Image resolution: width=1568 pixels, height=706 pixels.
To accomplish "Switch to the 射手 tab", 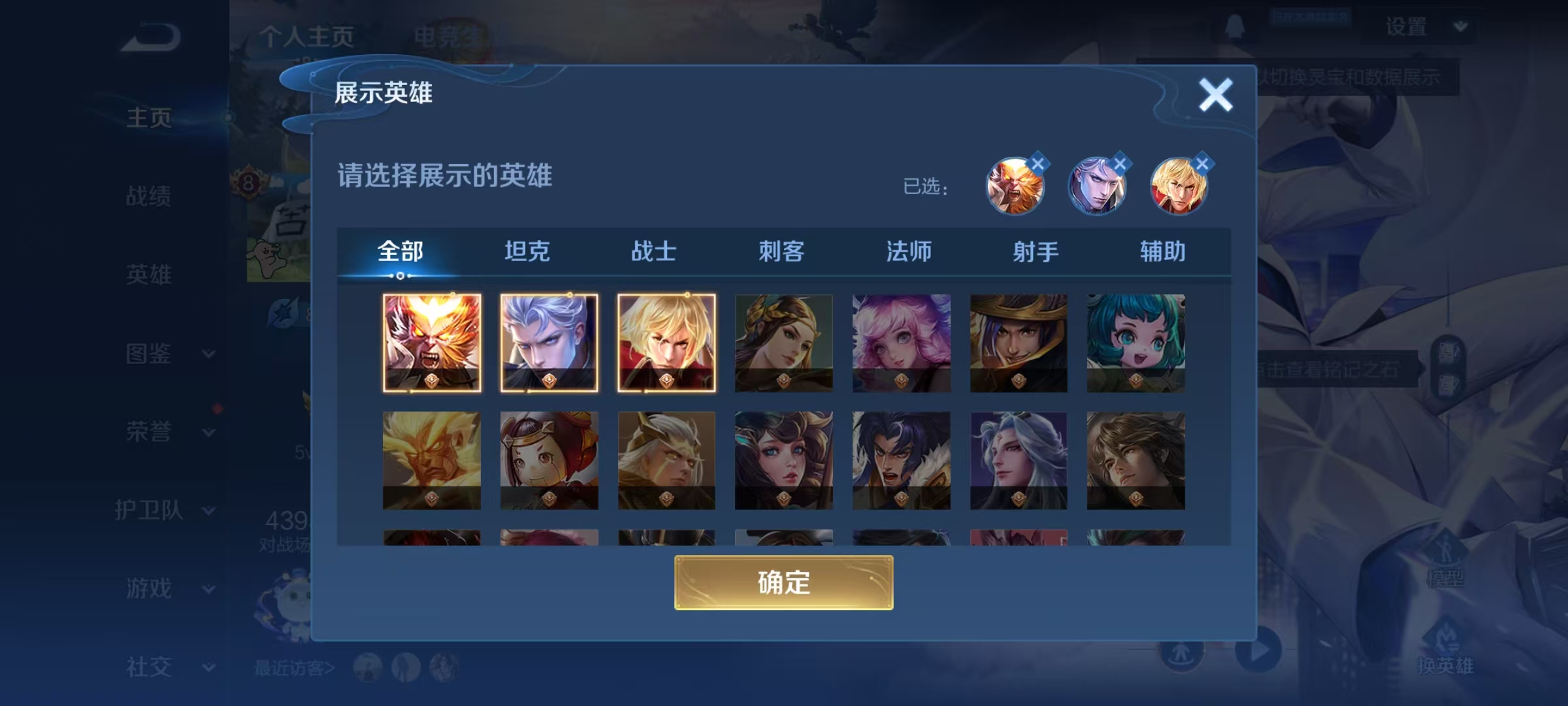I will click(x=1035, y=250).
